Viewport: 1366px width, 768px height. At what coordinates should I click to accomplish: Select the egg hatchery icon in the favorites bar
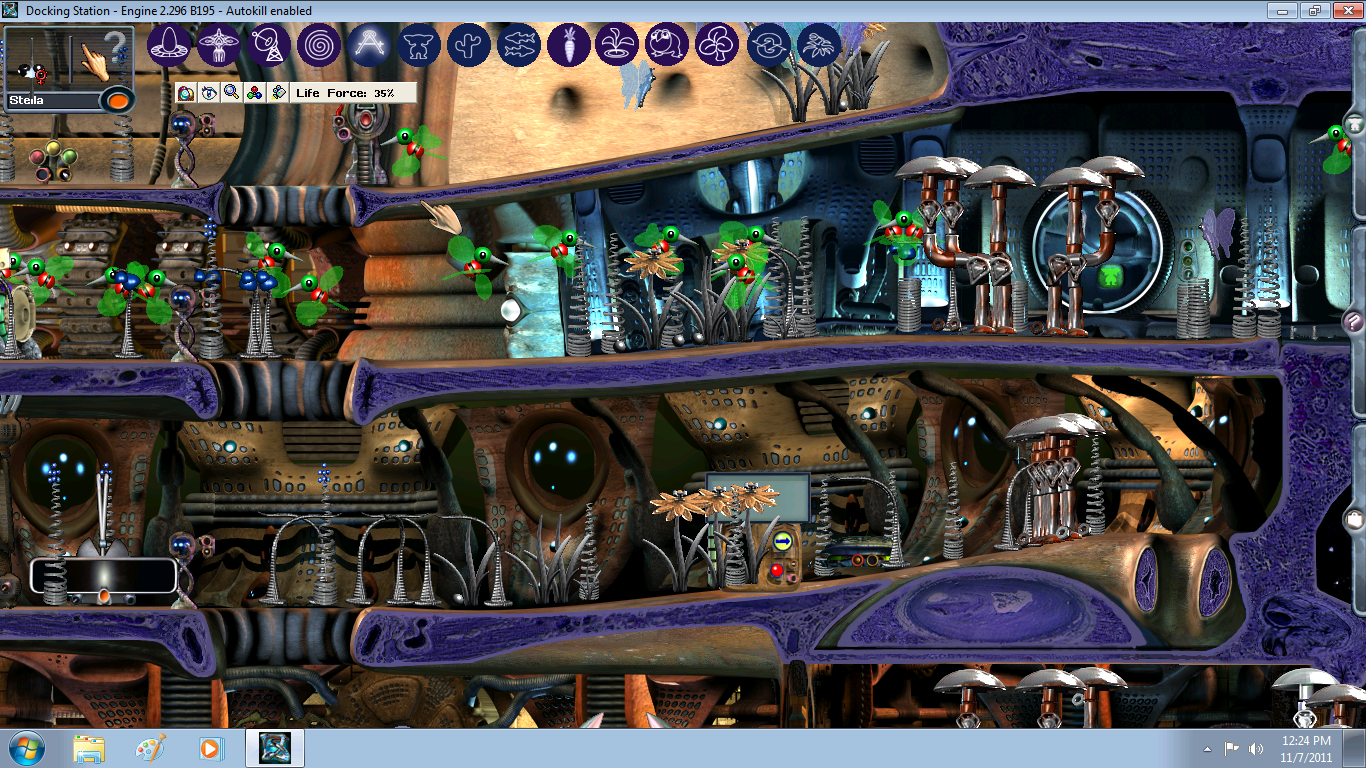[170, 45]
